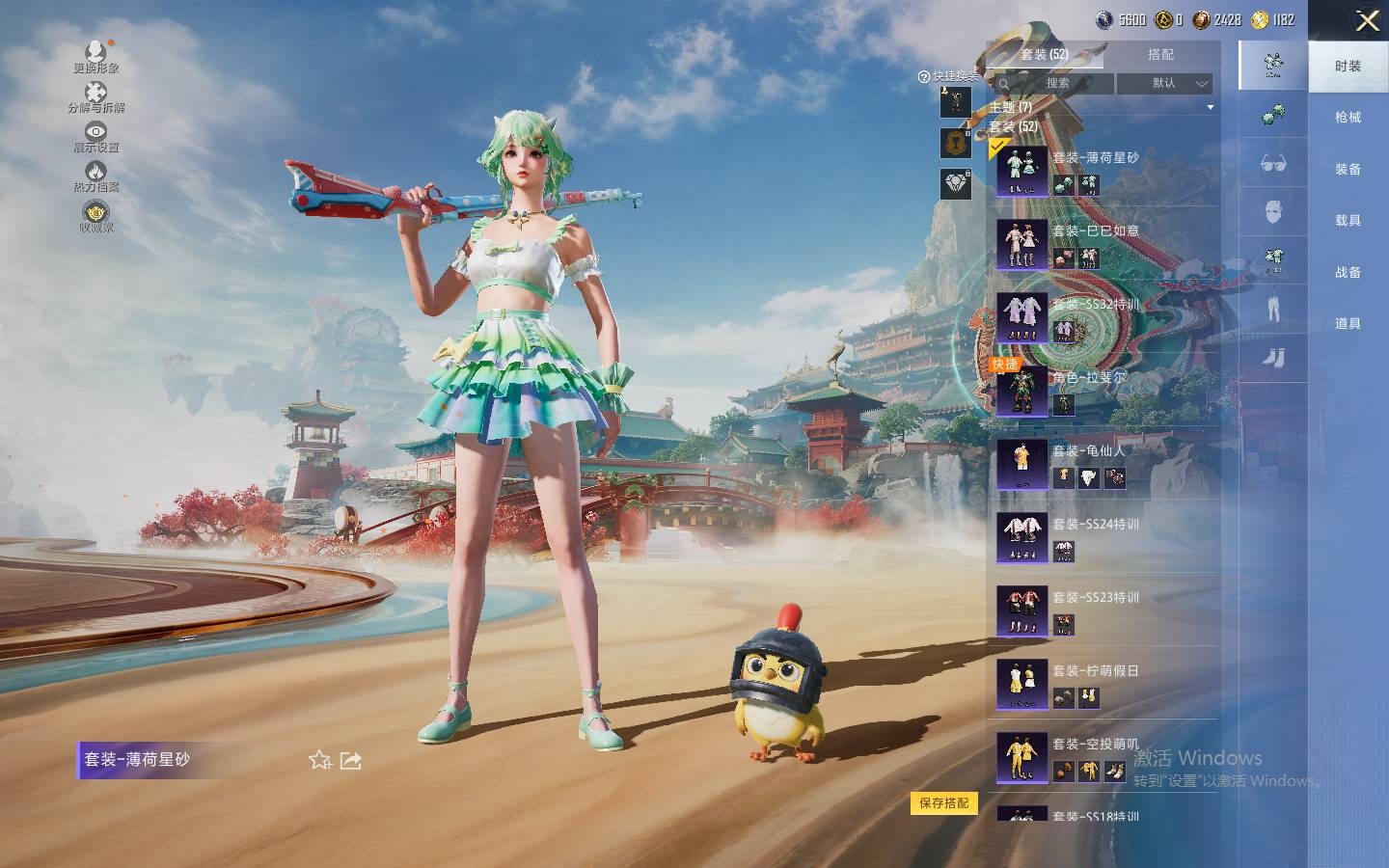This screenshot has height=868, width=1389.
Task: Open the 载具 vehicles category
Action: [x=1348, y=221]
